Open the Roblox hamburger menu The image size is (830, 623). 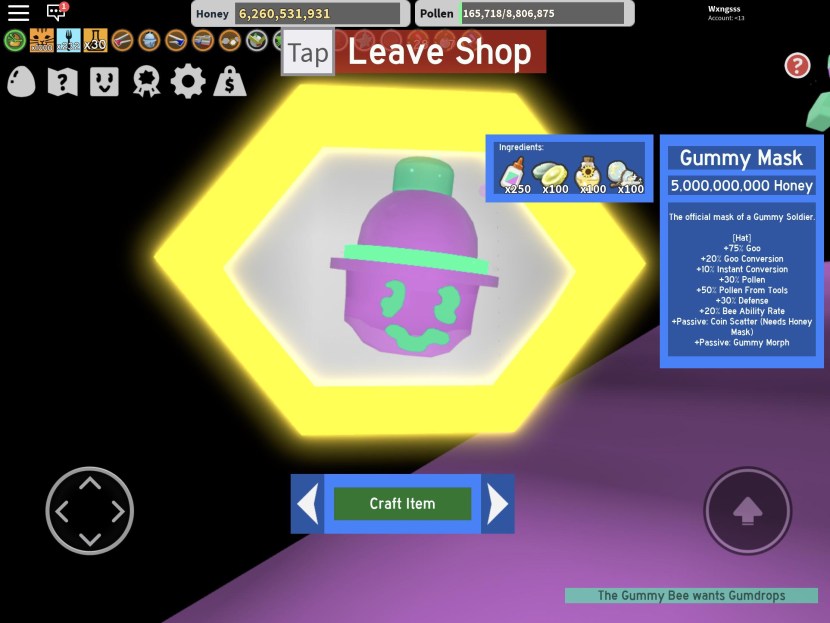pos(18,13)
